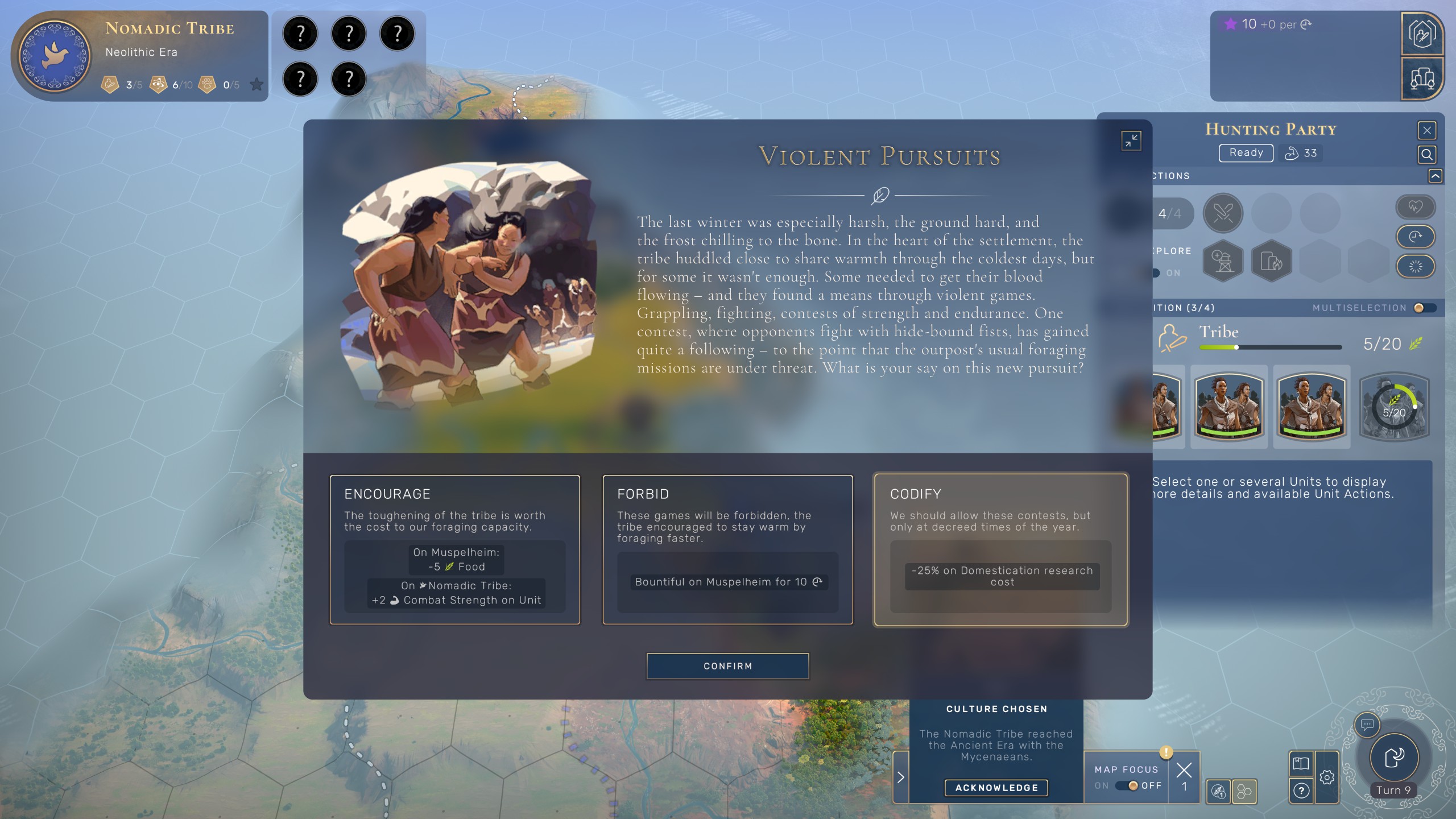Select the crossed swords unit action
This screenshot has height=819, width=1456.
pos(1223,213)
